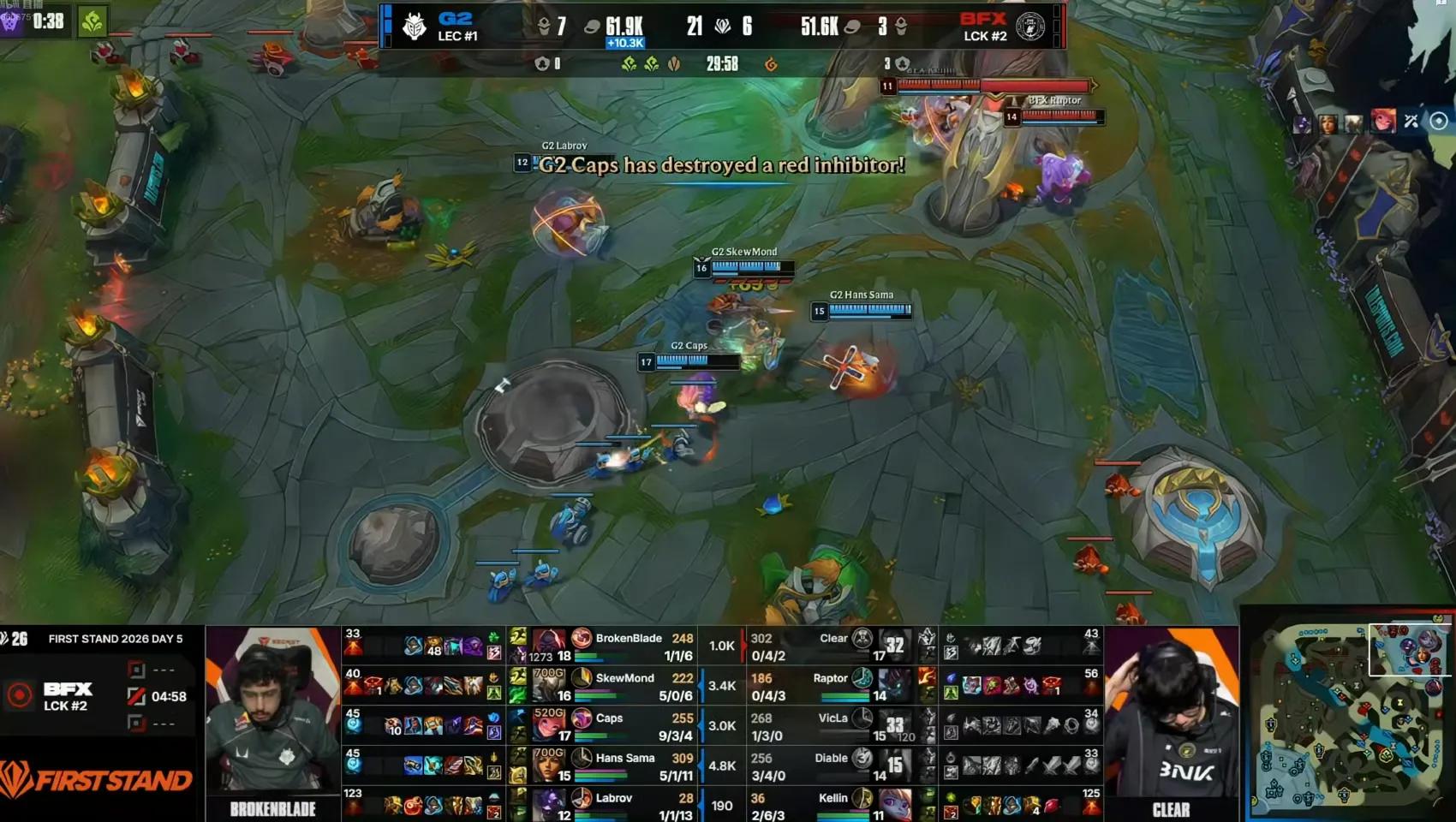Choose Labrov's champion portrait

click(548, 806)
